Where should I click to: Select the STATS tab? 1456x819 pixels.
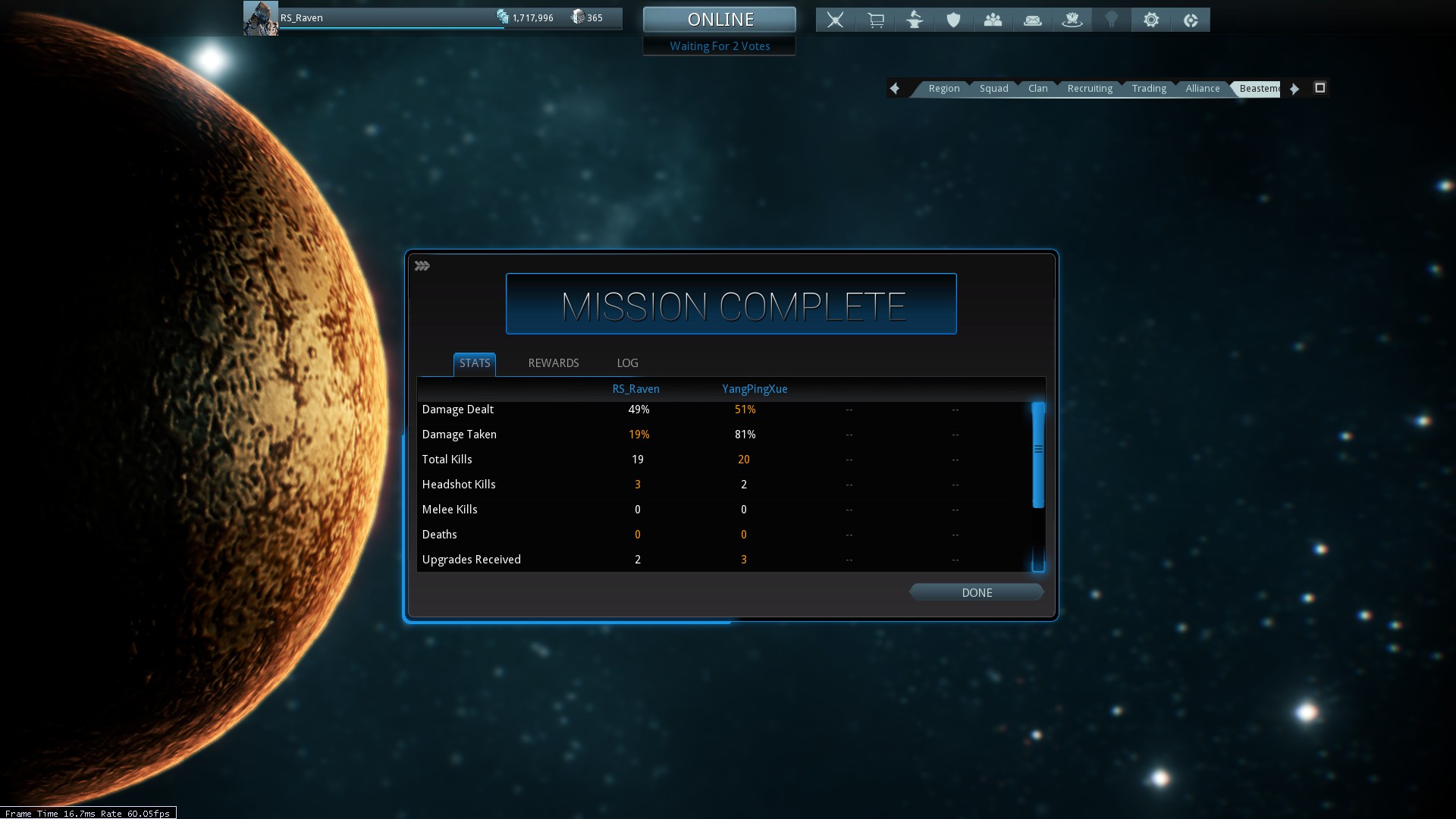click(x=475, y=363)
